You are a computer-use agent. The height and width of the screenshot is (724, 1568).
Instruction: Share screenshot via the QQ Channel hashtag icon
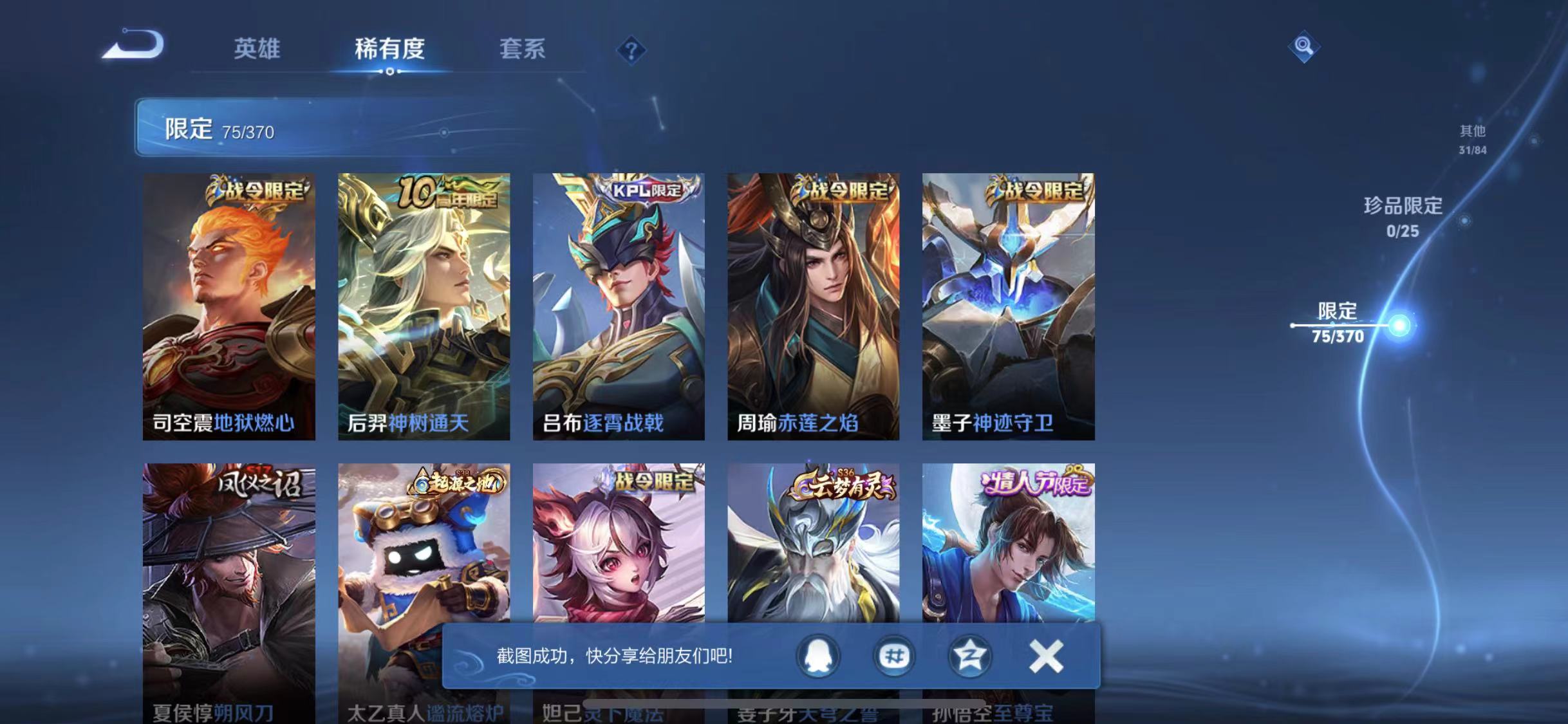point(893,657)
